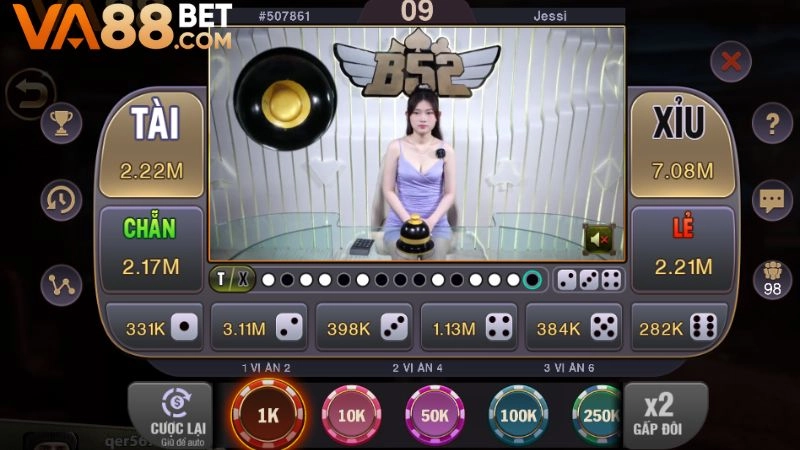Bet on the five-pip dice face
The image size is (800, 450).
pos(574,327)
